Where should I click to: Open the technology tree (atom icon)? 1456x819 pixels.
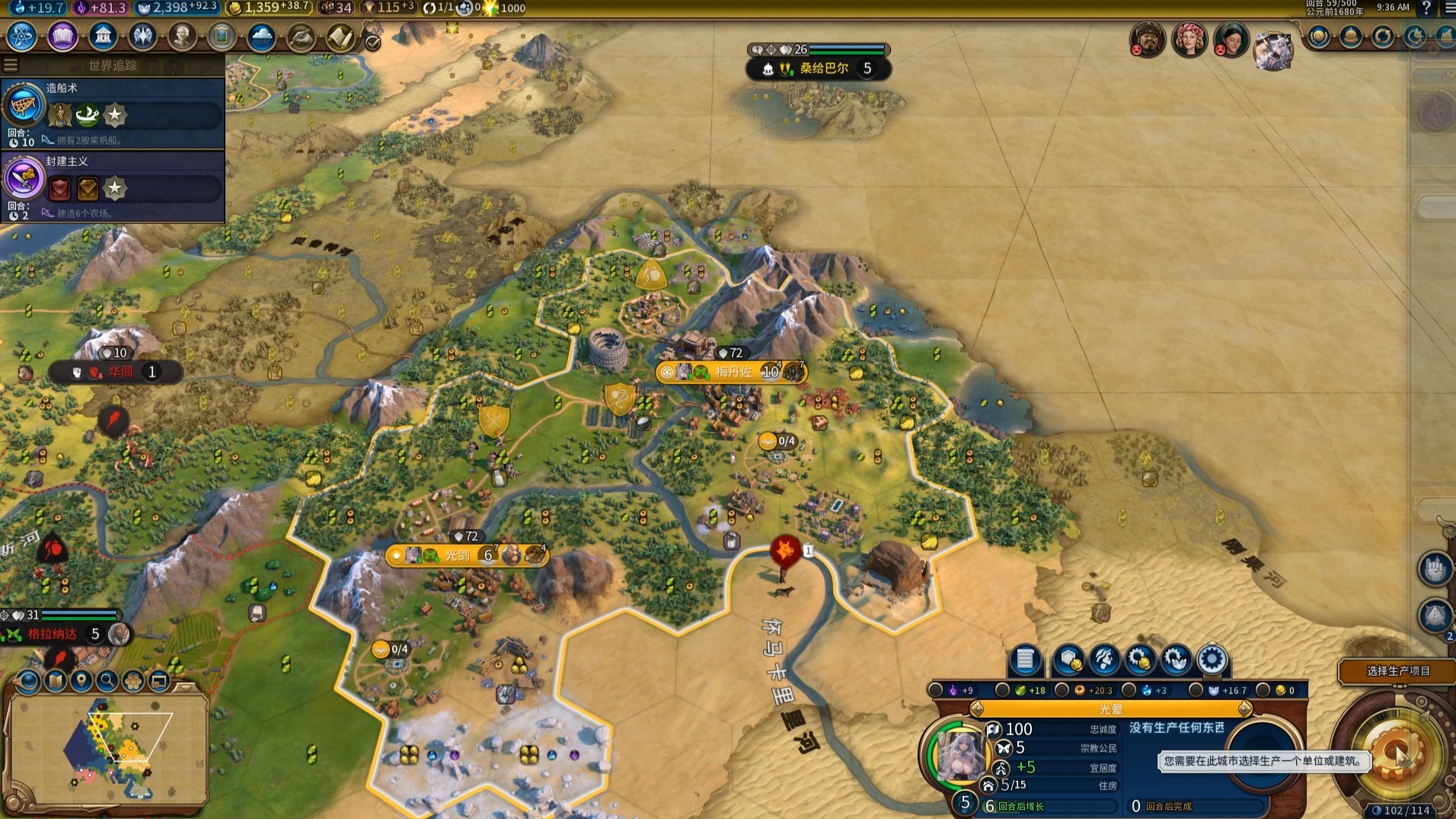coord(21,37)
